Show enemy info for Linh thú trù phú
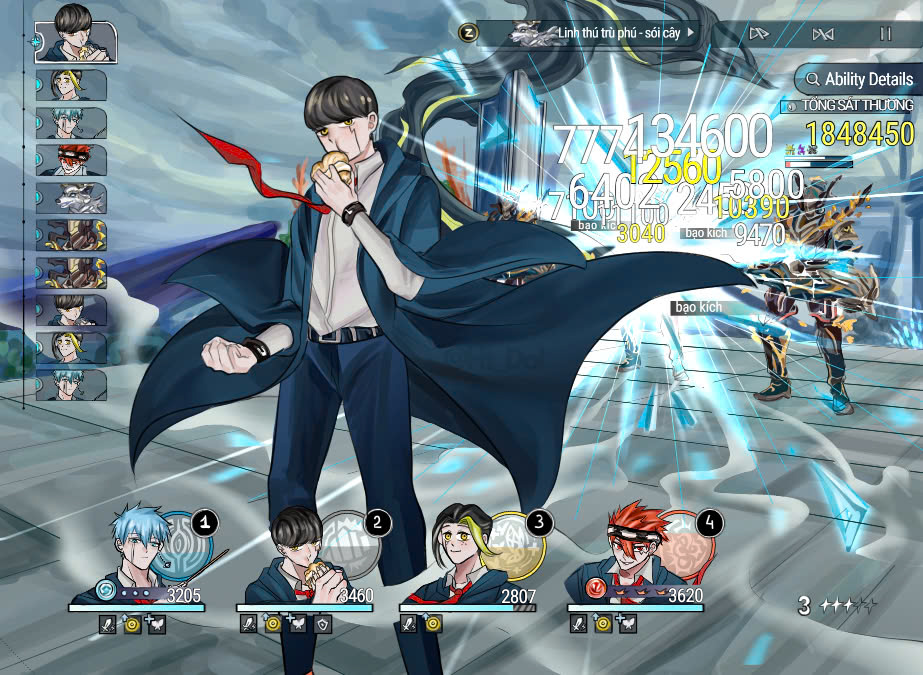The width and height of the screenshot is (923, 675). tap(600, 34)
